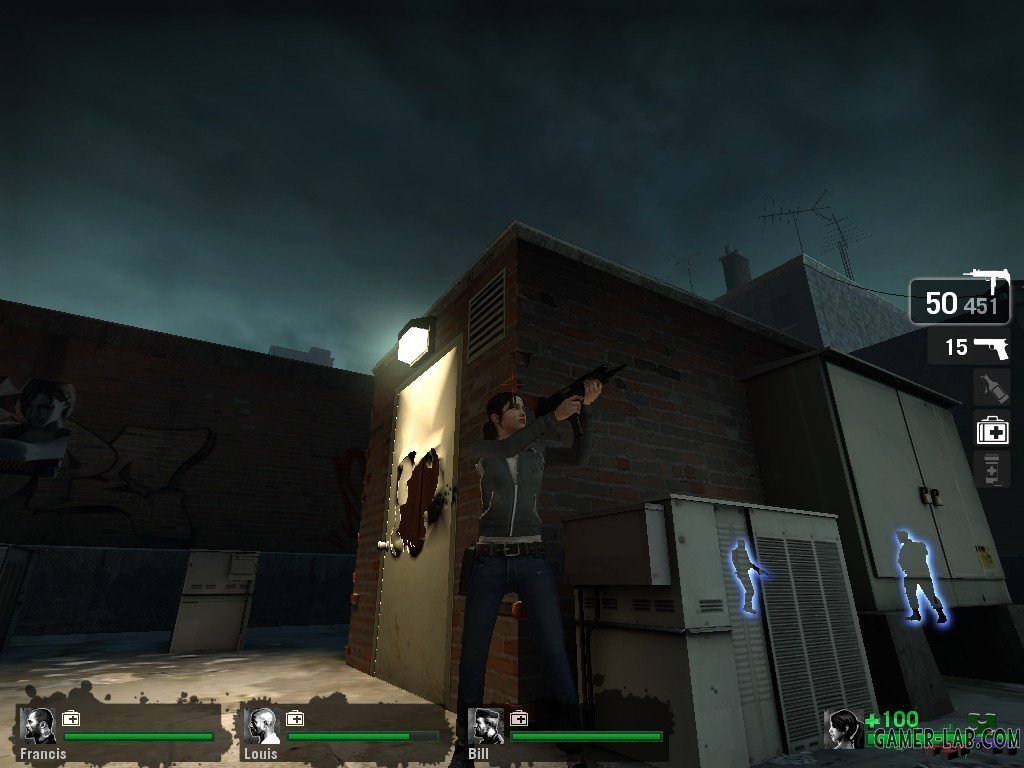Click the dimmed pain pills slot
Screen dimensions: 1024x768
click(992, 469)
